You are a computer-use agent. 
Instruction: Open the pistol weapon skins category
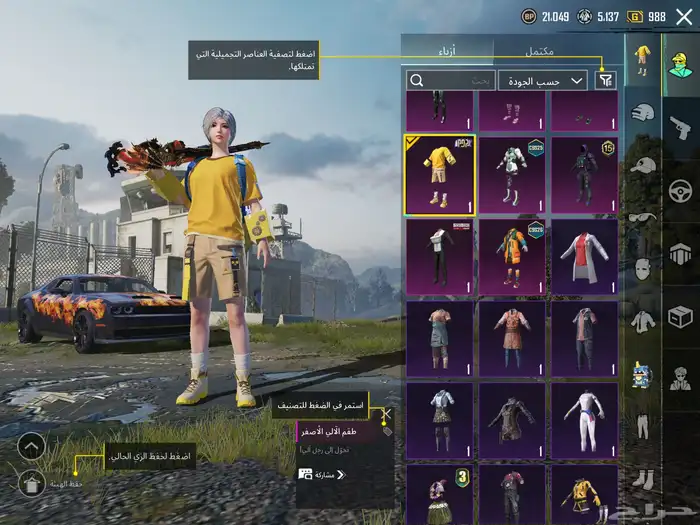680,127
